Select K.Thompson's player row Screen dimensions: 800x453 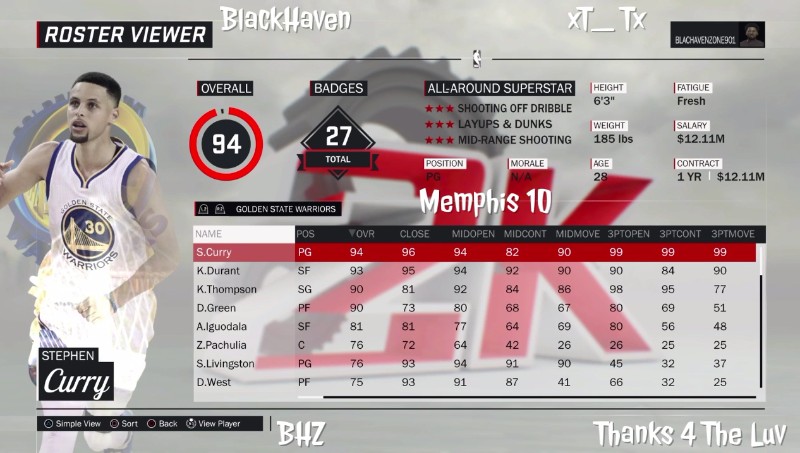pos(474,289)
